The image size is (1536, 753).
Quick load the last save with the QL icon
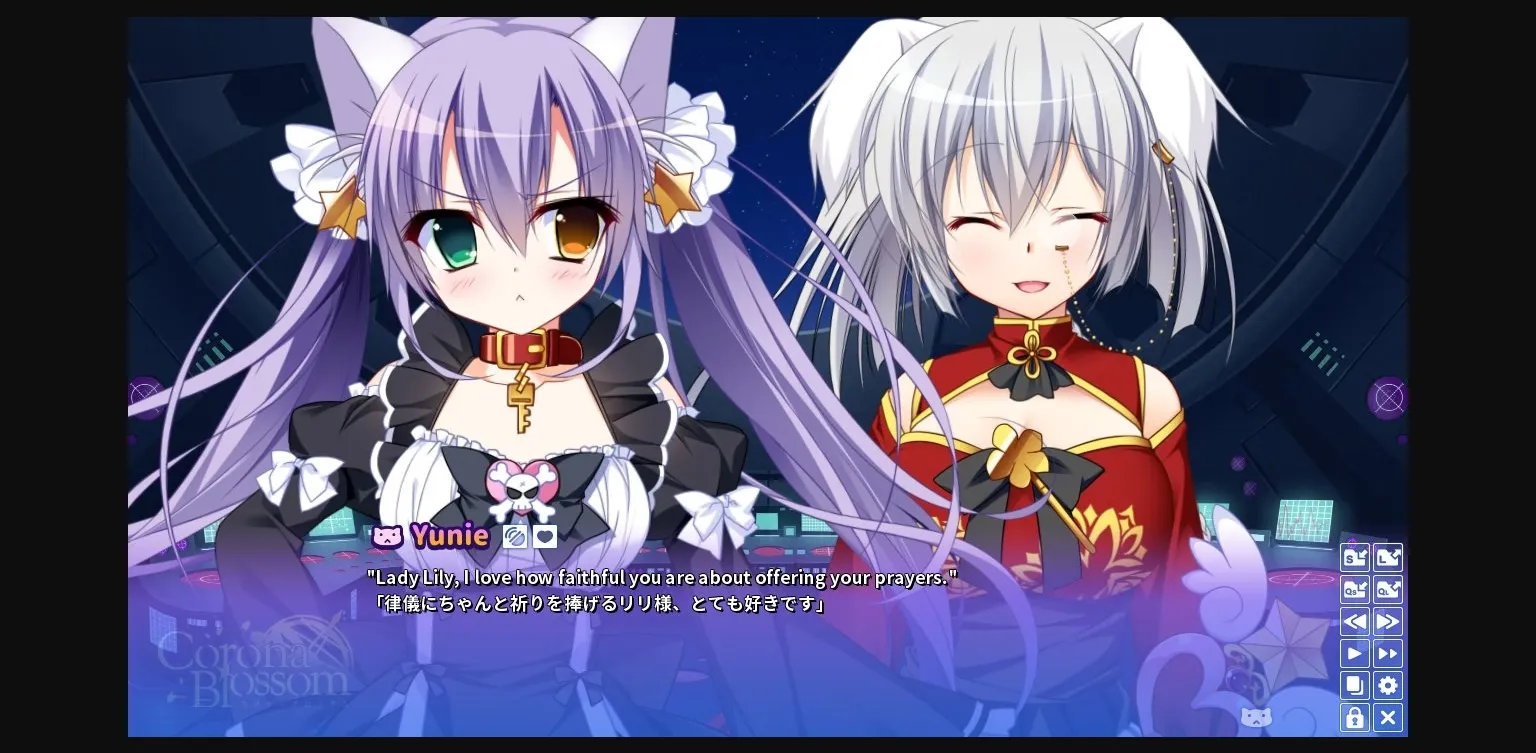[x=1388, y=590]
